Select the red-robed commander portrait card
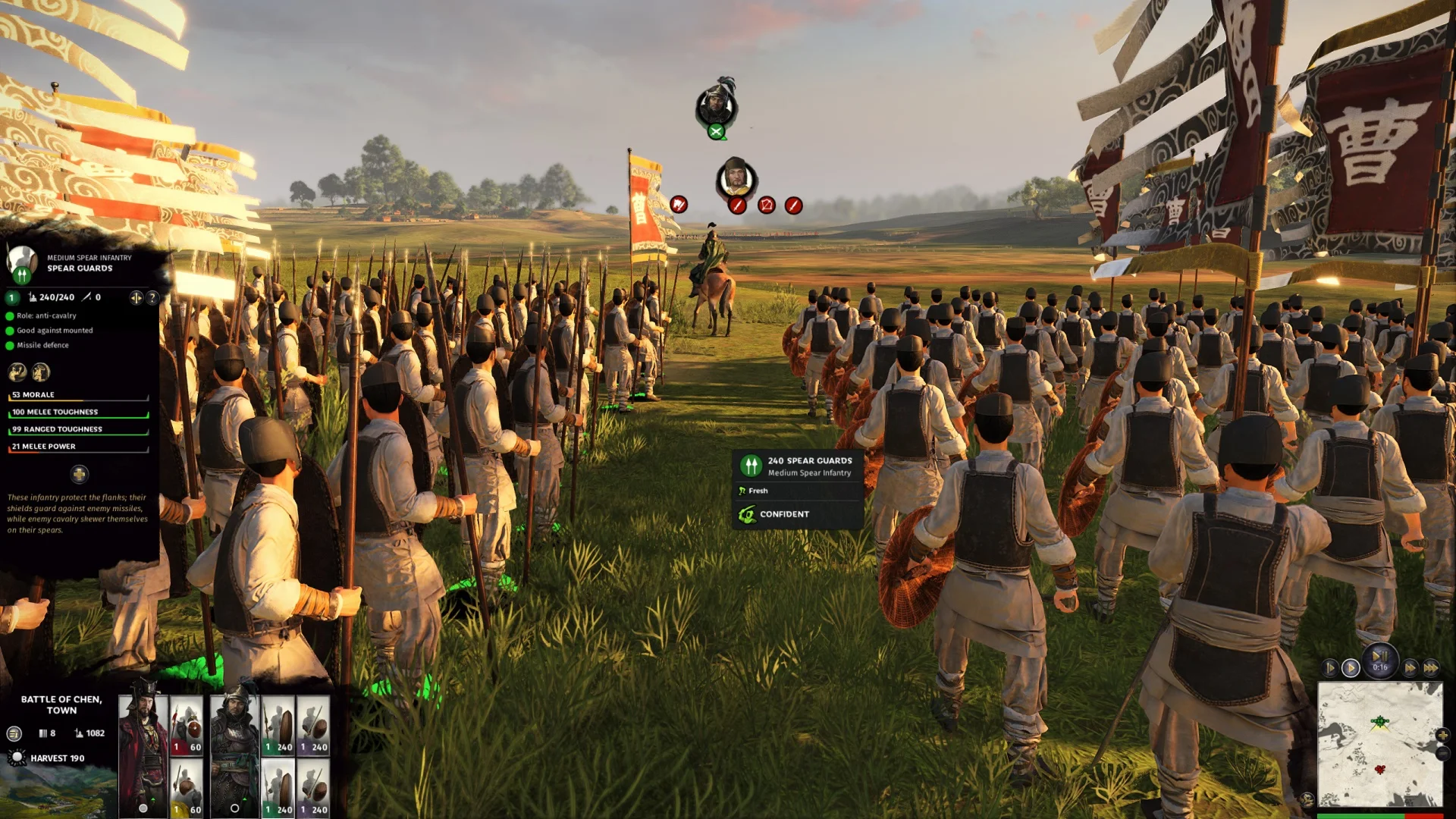 [x=143, y=751]
